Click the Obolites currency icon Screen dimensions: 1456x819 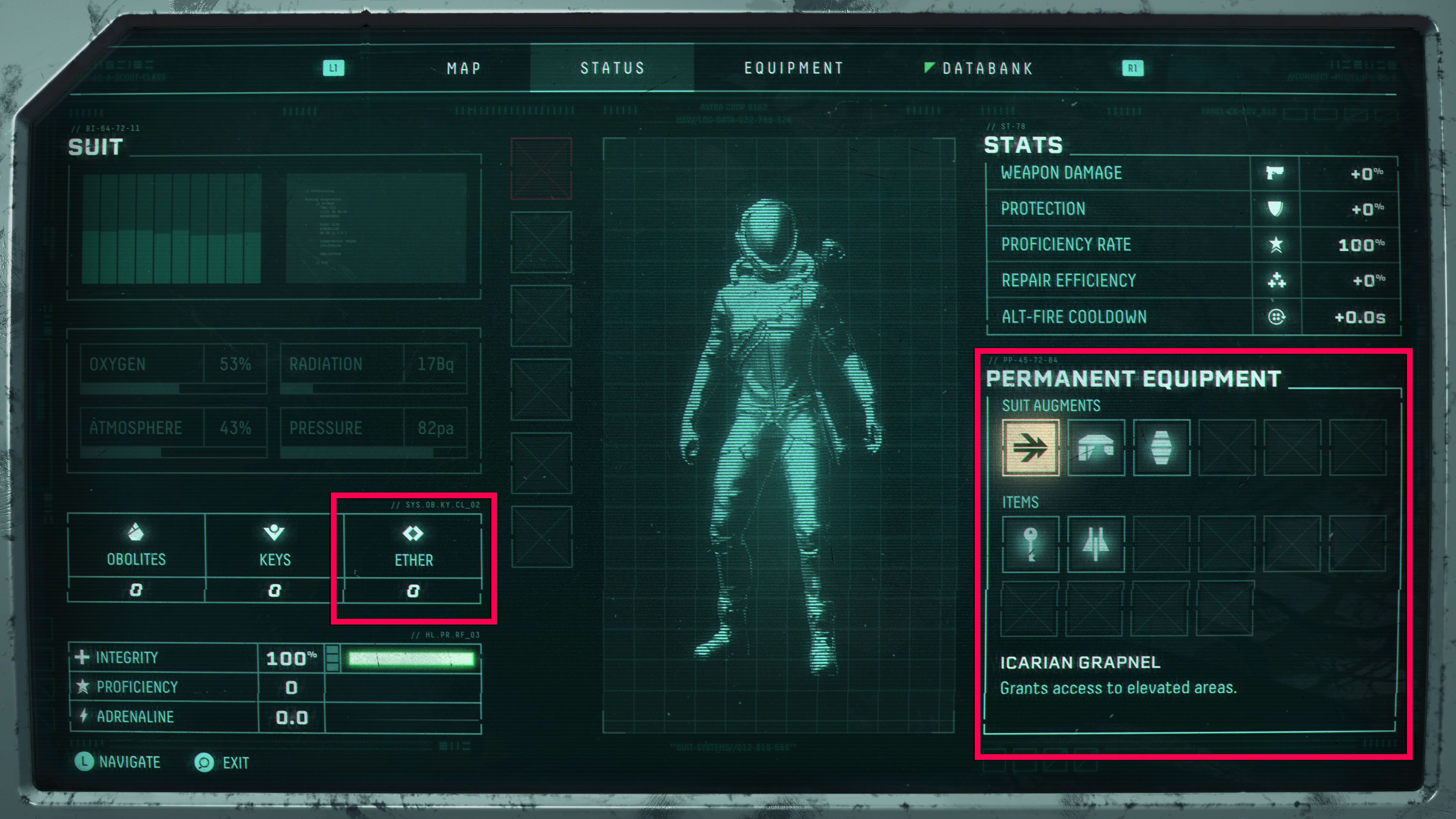[136, 533]
